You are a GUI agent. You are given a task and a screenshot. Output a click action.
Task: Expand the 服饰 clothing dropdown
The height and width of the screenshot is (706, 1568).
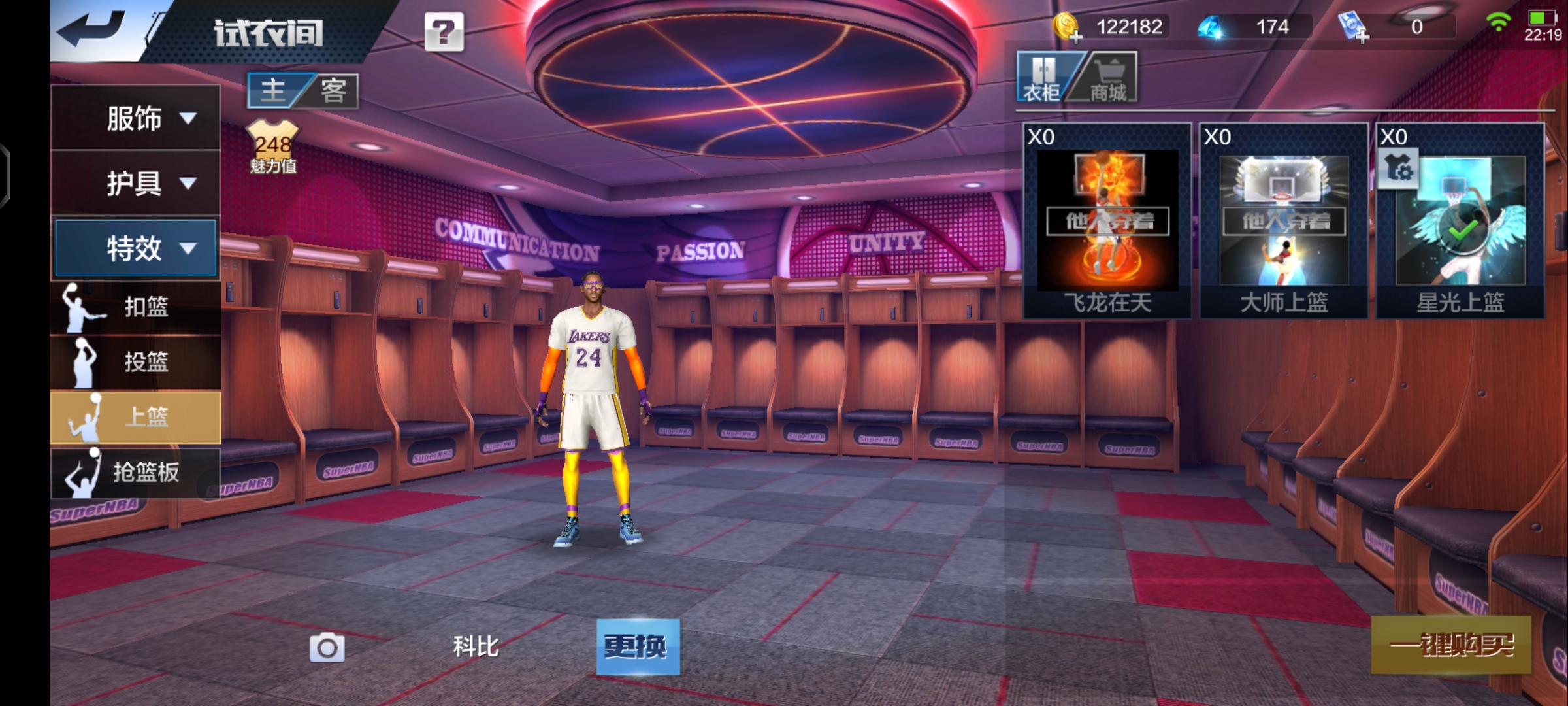[135, 118]
